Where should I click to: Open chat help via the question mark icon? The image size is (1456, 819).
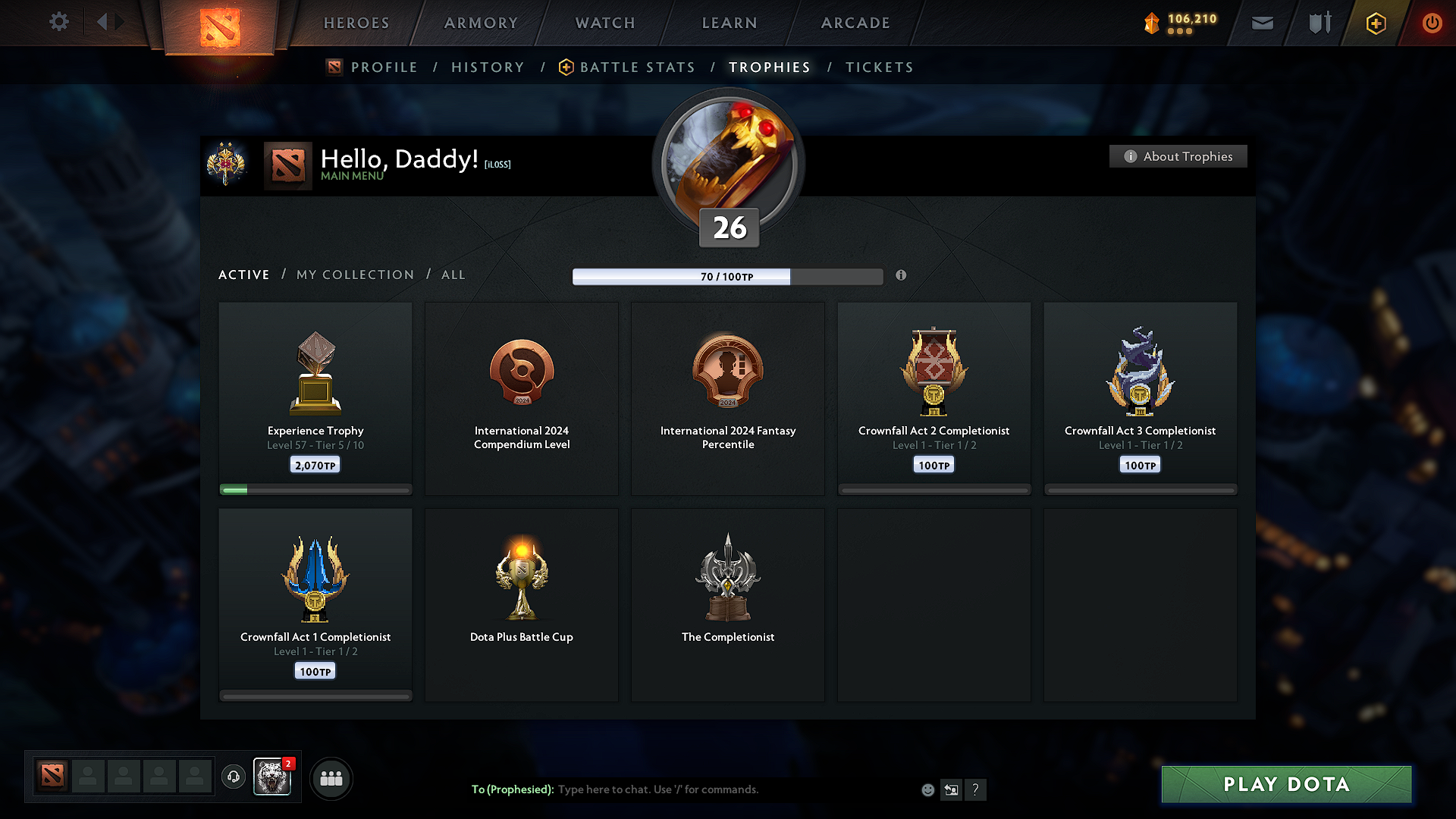click(976, 789)
